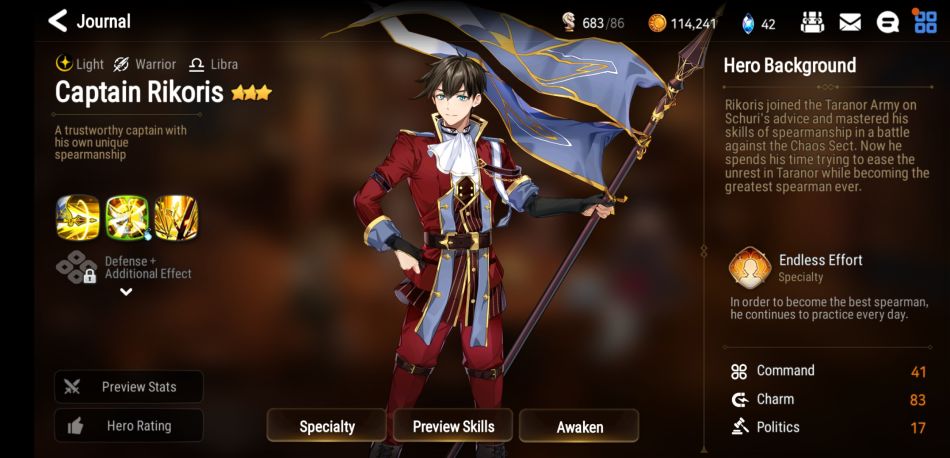Tap the stamina knight-piece icon

pyautogui.click(x=568, y=22)
